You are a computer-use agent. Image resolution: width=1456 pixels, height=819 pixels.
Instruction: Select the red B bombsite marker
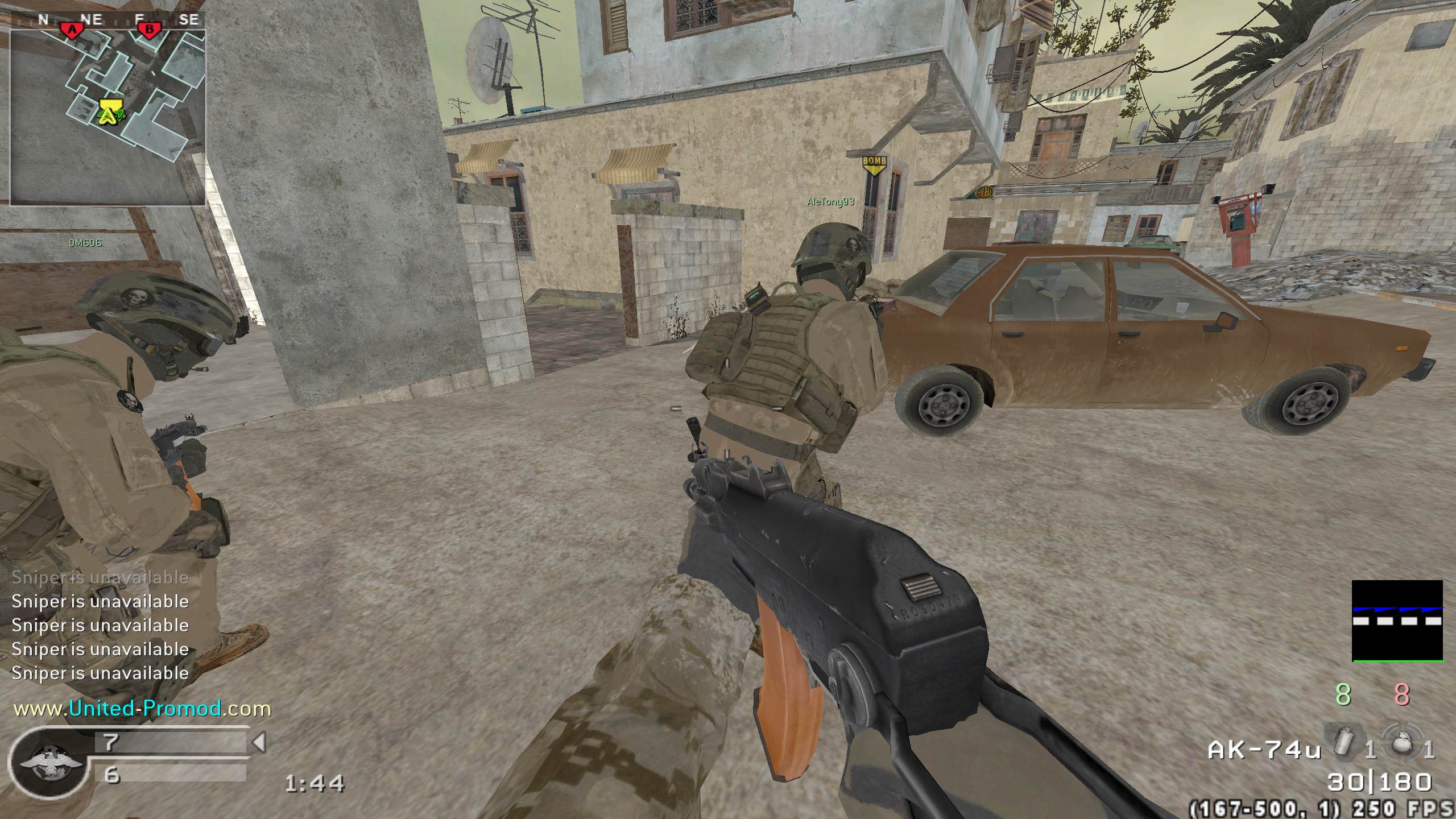(x=149, y=29)
